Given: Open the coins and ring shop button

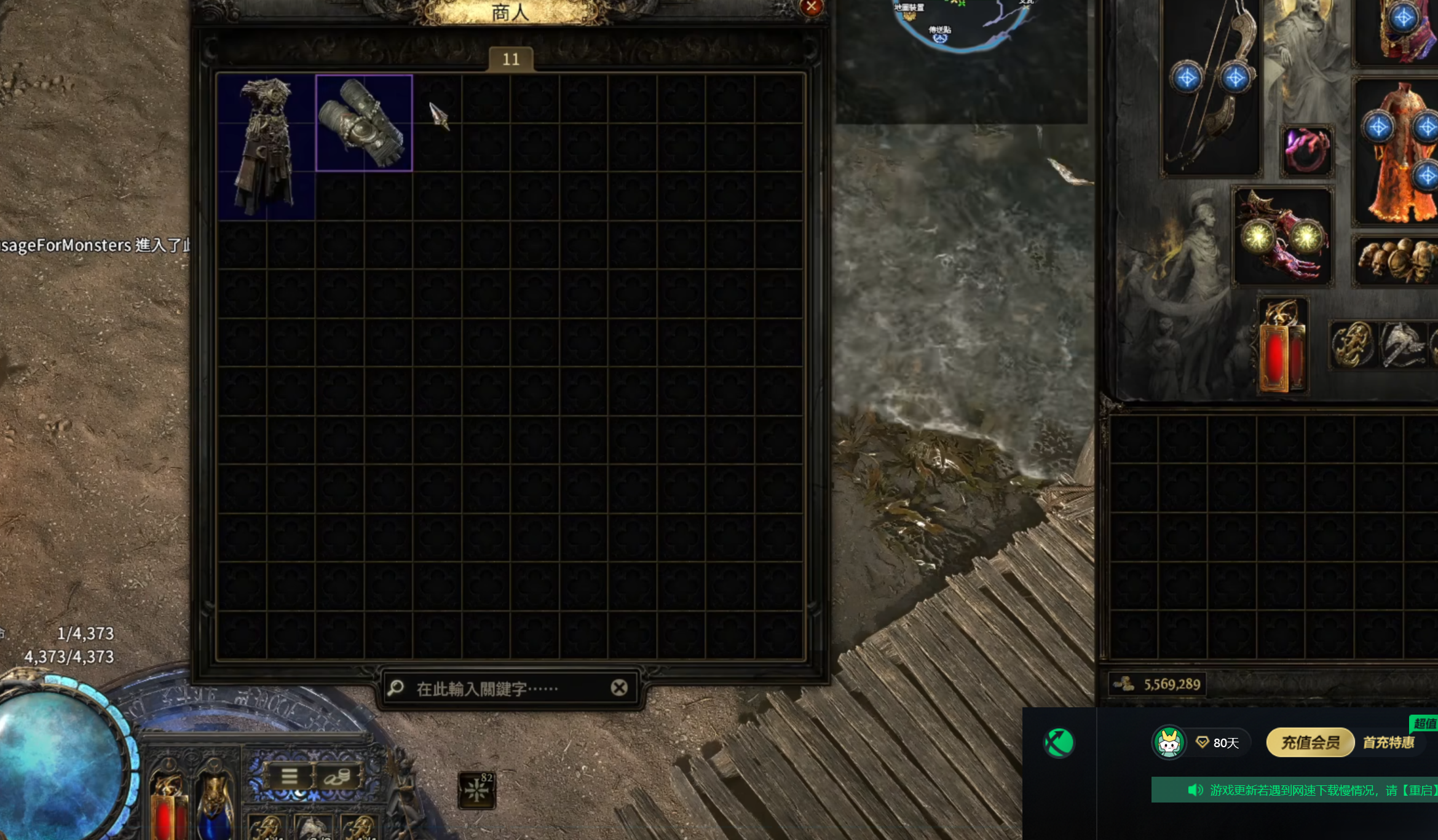Looking at the screenshot, I should click(338, 777).
